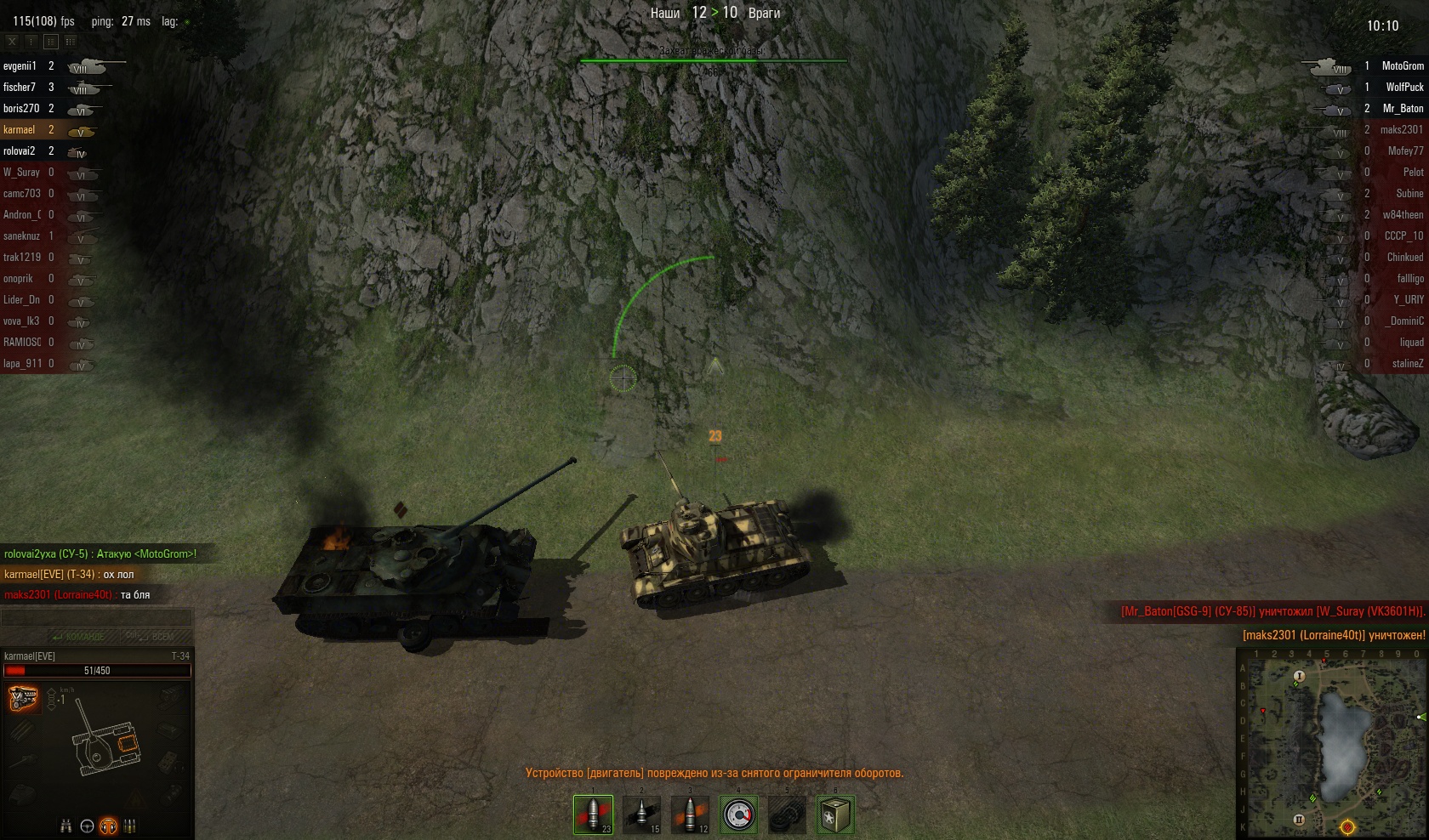Select player rolovai2 in the allied team list
Image resolution: width=1429 pixels, height=840 pixels.
pyautogui.click(x=20, y=151)
